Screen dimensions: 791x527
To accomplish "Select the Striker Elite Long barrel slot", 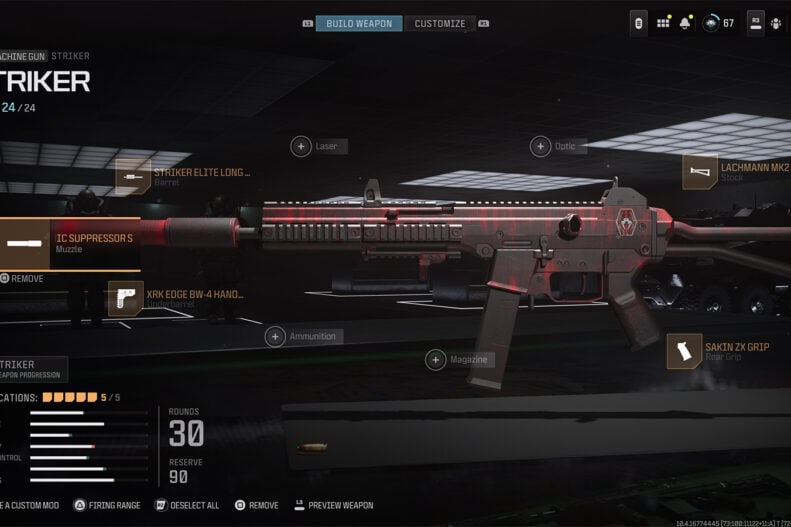I will (x=132, y=177).
